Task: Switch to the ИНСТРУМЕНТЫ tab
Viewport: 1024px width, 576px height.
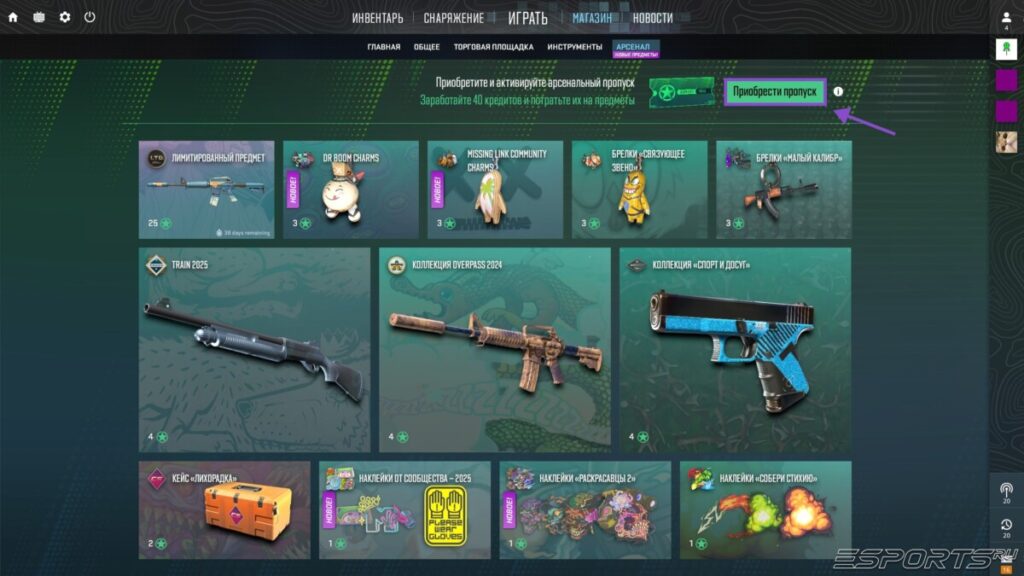Action: (575, 47)
